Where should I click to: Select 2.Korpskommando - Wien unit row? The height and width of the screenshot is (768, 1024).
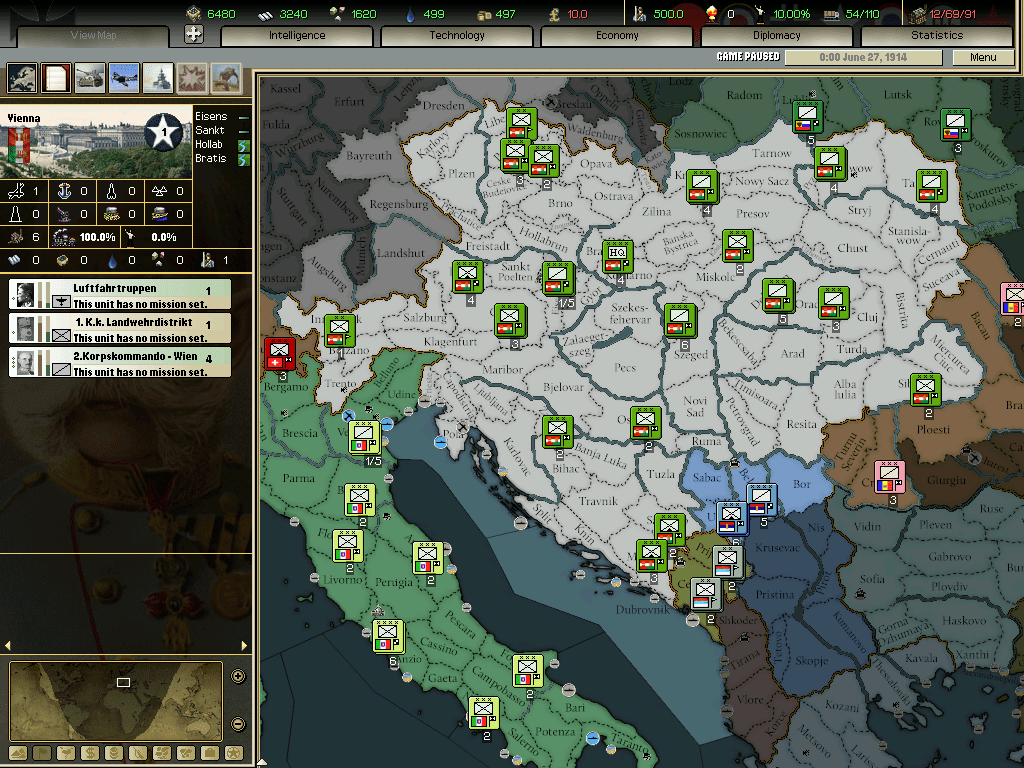120,363
